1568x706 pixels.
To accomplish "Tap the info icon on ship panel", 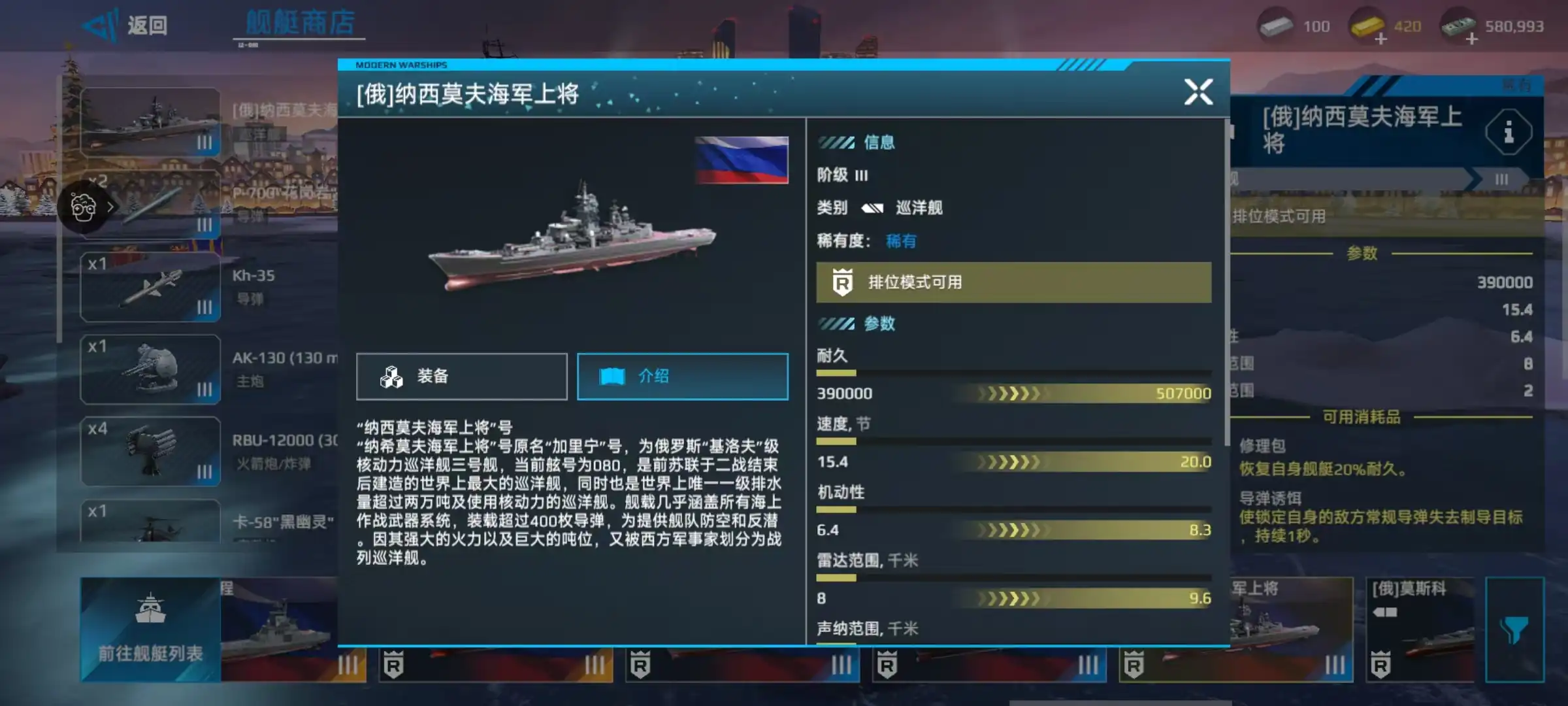I will coord(1508,133).
